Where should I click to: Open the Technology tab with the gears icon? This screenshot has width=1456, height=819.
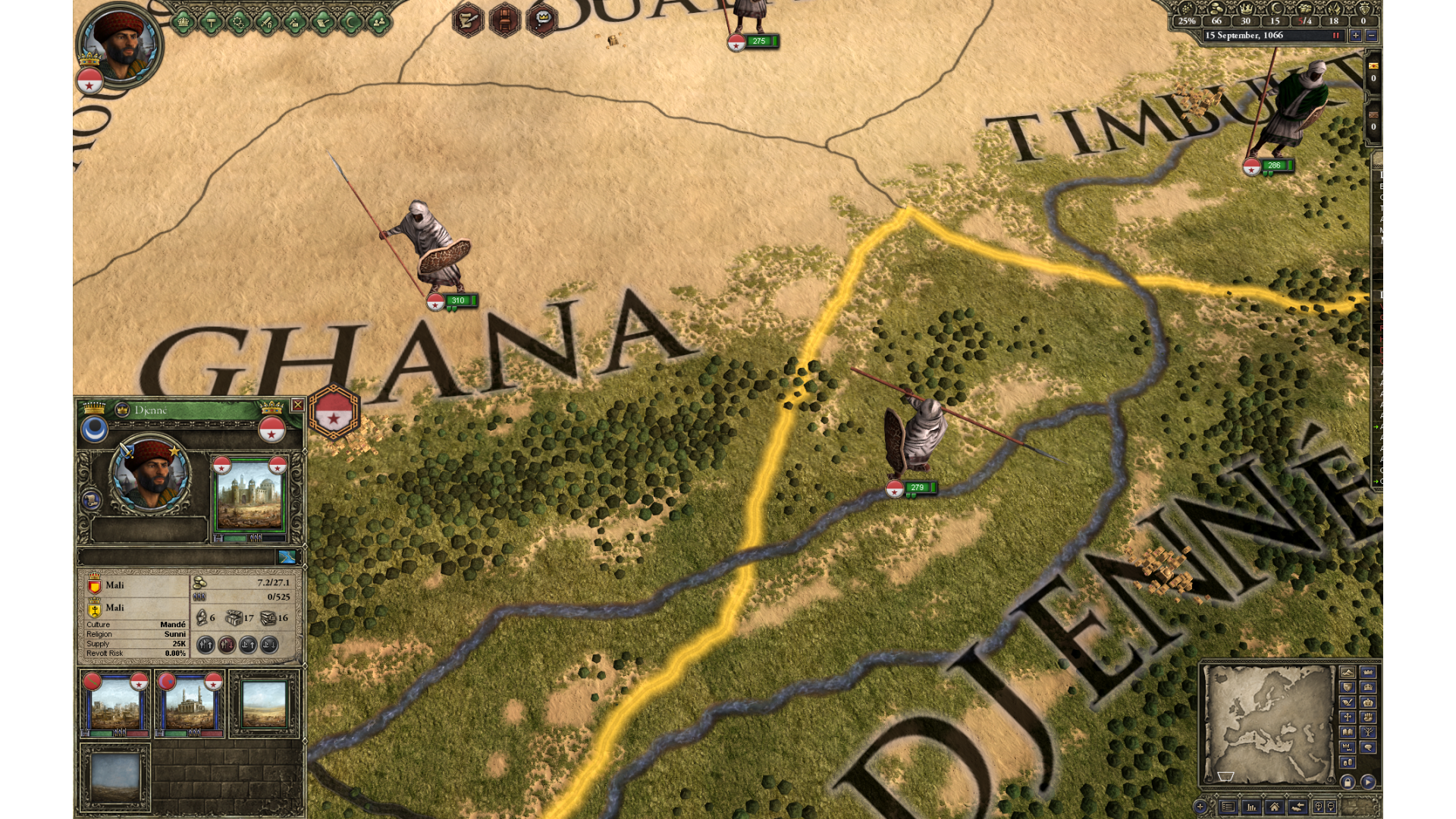coord(239,23)
